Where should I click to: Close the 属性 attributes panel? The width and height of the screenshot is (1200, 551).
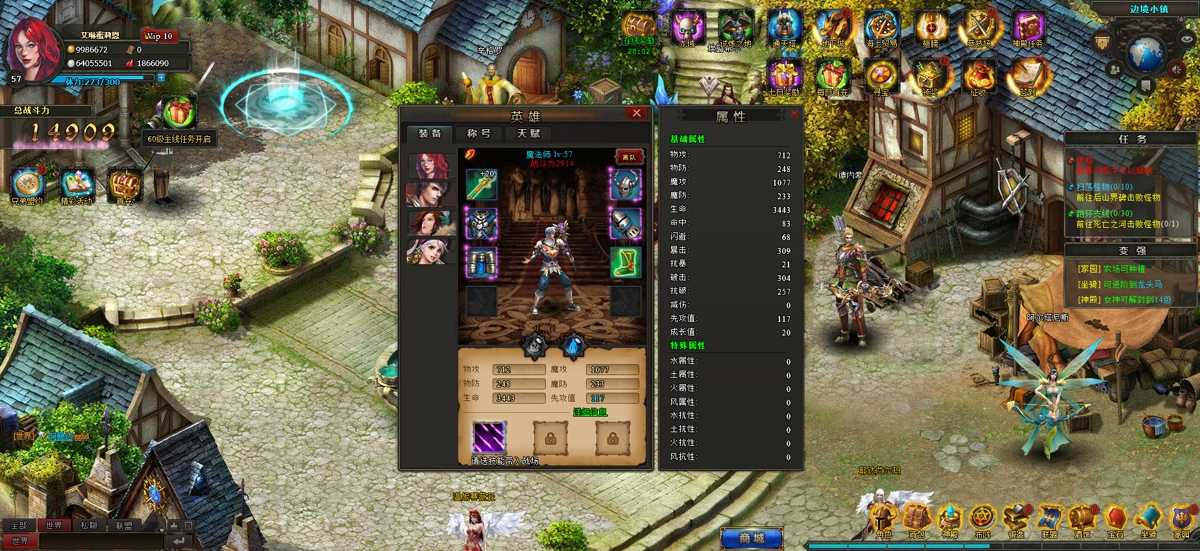coord(795,115)
